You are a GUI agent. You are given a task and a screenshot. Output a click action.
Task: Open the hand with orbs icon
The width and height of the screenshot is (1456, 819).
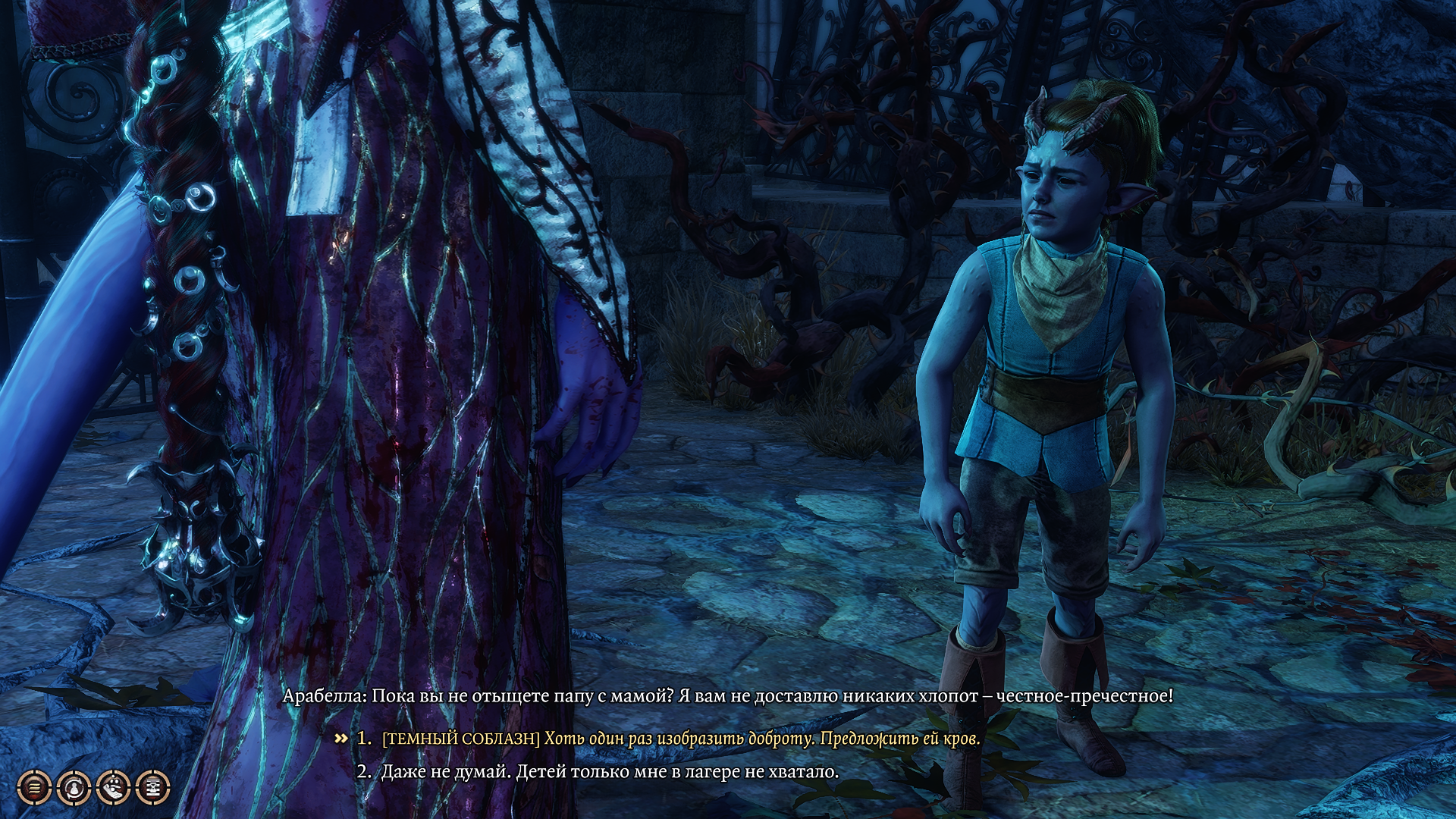113,788
